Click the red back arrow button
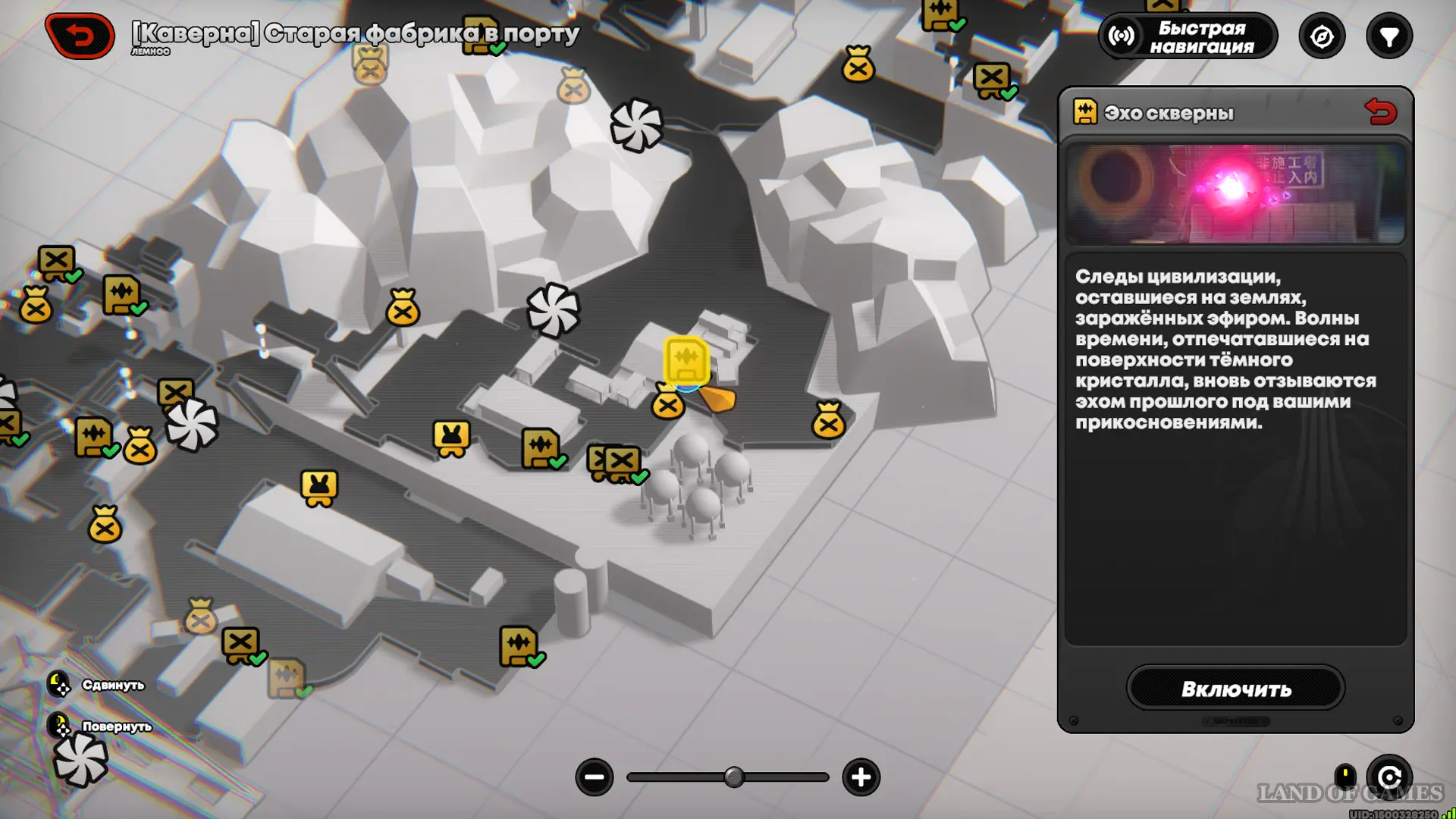 point(80,36)
